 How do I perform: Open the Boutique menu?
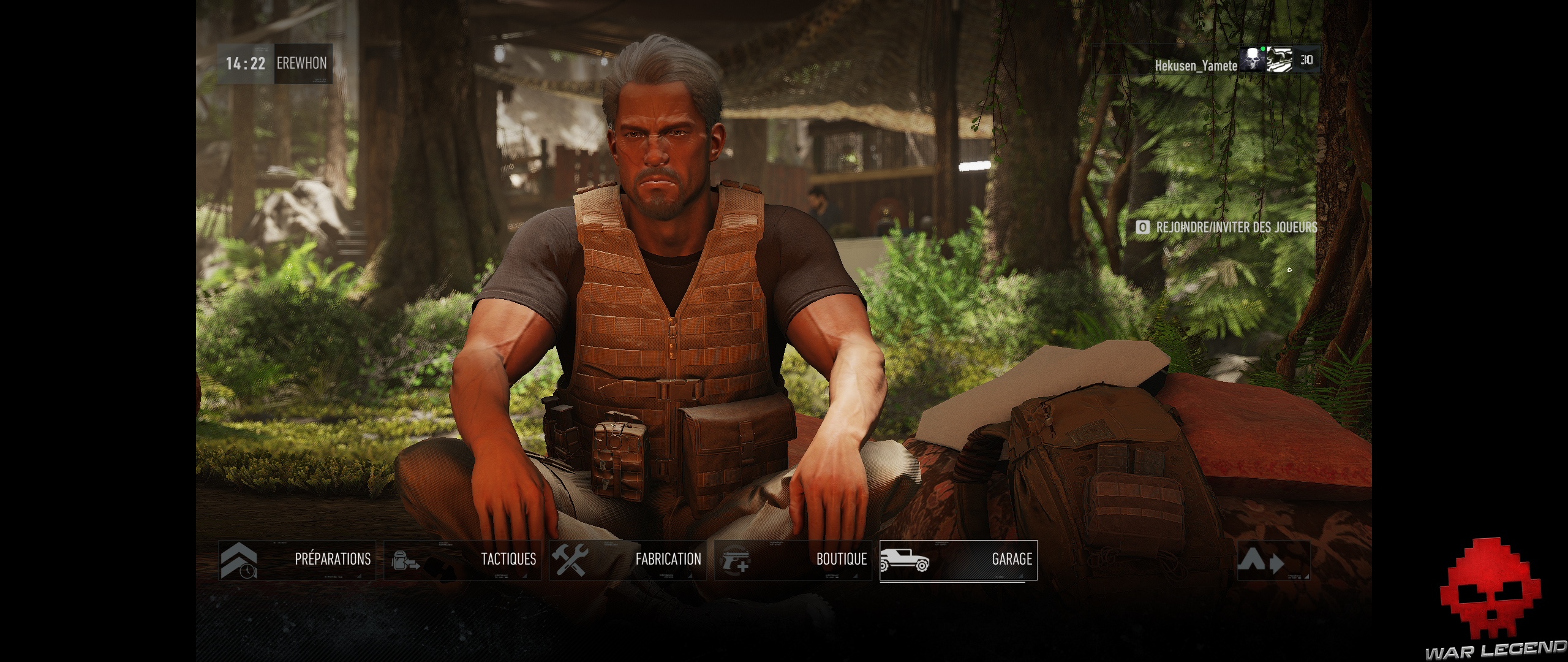[841, 560]
